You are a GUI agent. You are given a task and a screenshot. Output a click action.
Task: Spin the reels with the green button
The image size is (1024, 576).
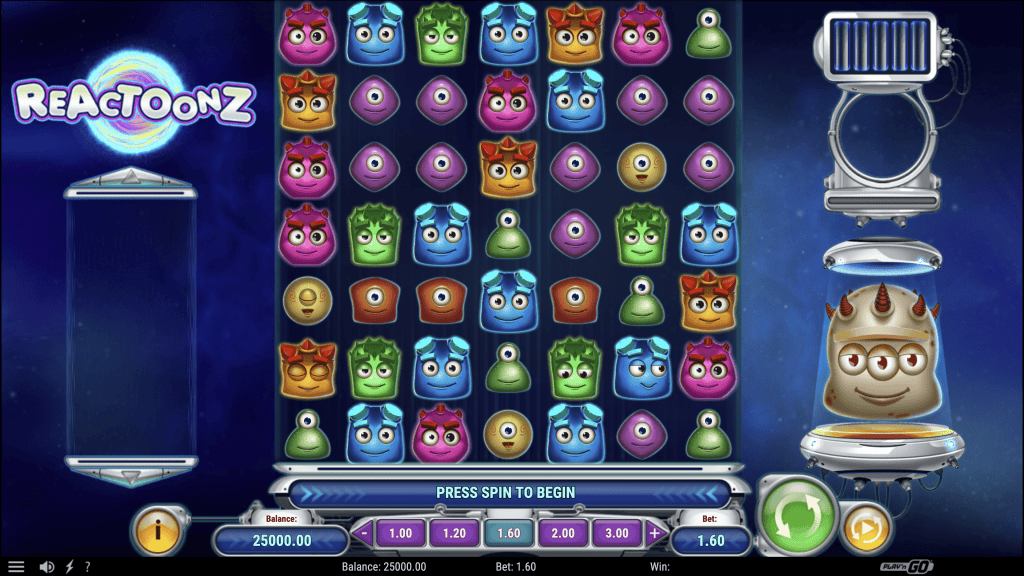click(x=797, y=517)
